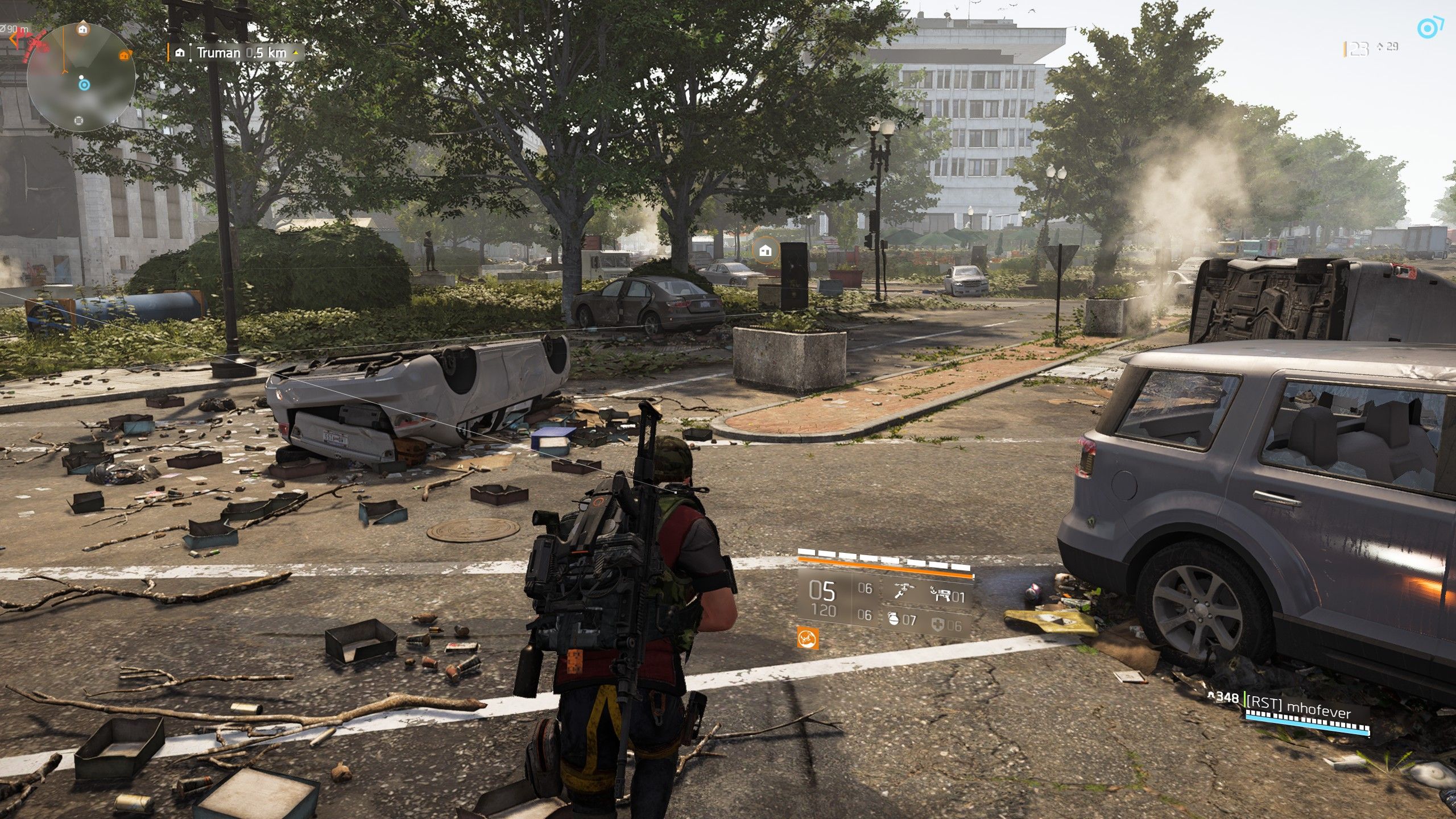Select the grenade icon
This screenshot has height=819, width=1456.
894,619
